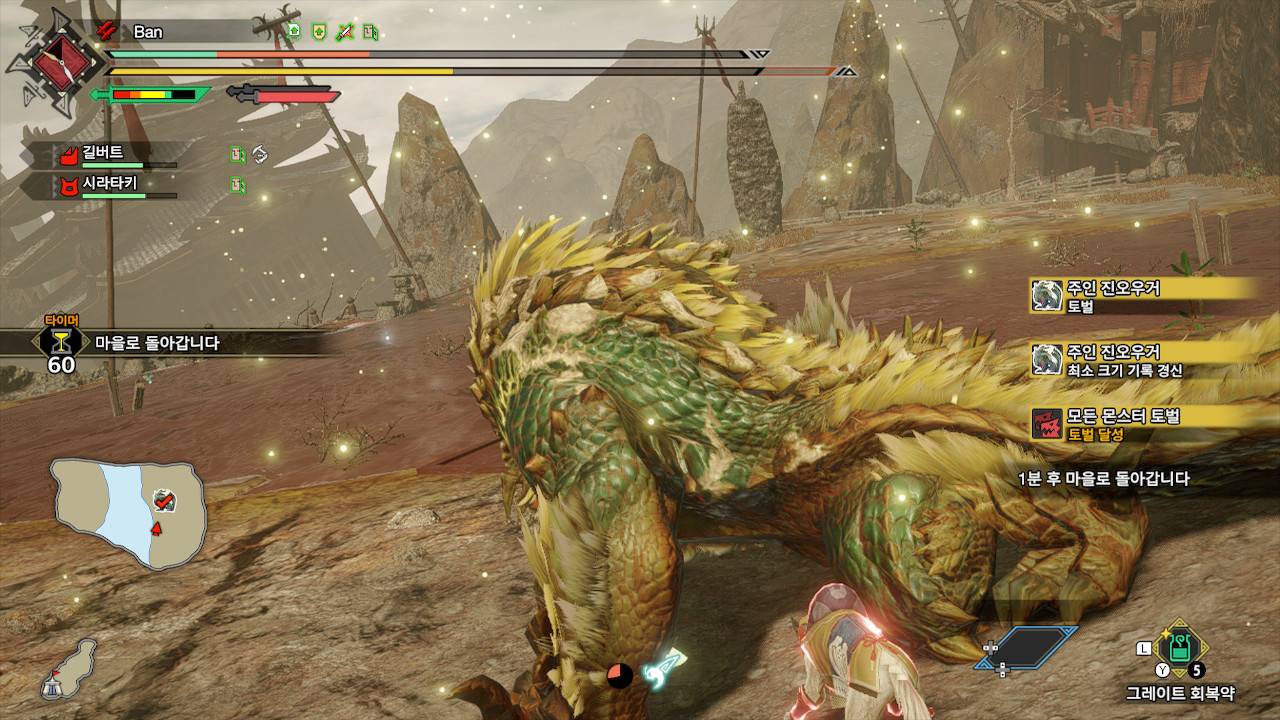Image resolution: width=1280 pixels, height=720 pixels.
Task: Open the area minimap
Action: pos(129,512)
